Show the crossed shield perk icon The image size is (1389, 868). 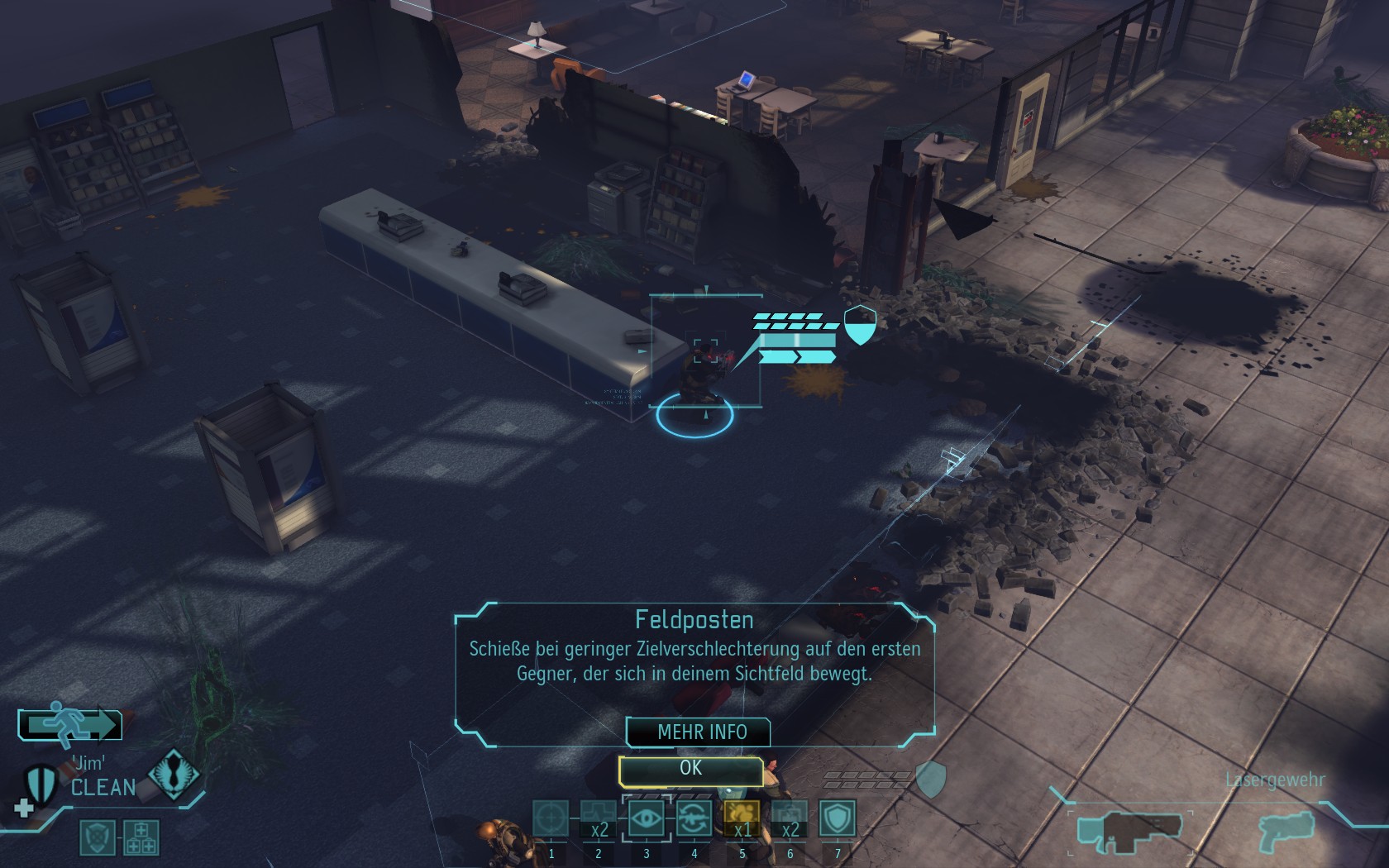coord(97,837)
